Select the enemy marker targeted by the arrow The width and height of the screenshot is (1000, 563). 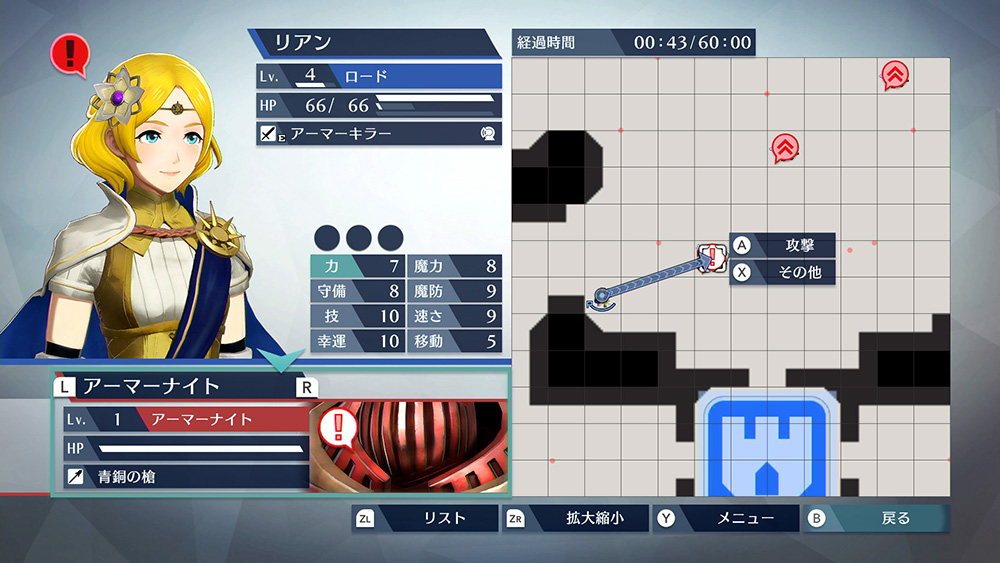711,257
